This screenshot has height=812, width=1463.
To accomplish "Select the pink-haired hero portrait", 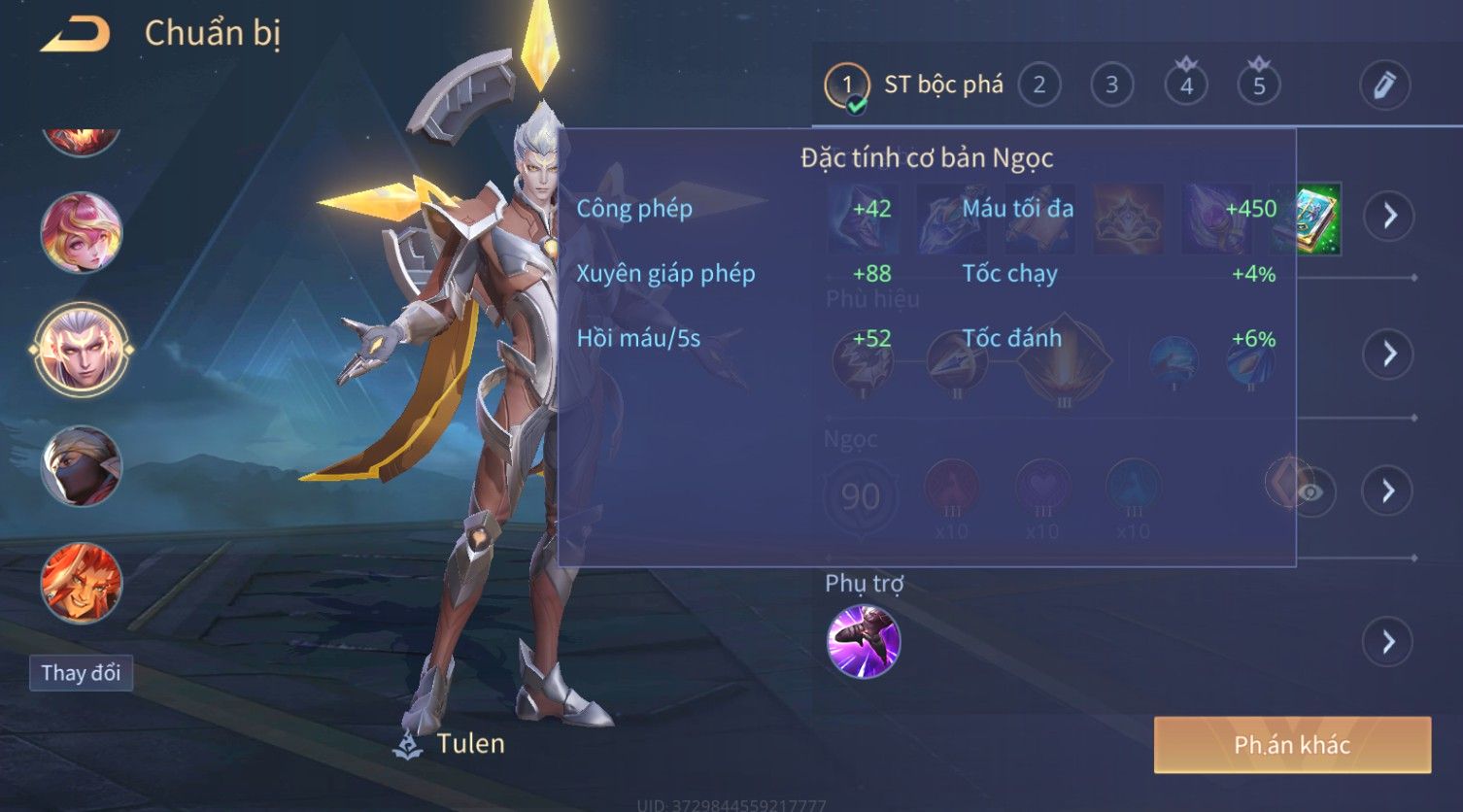I will pos(82,233).
